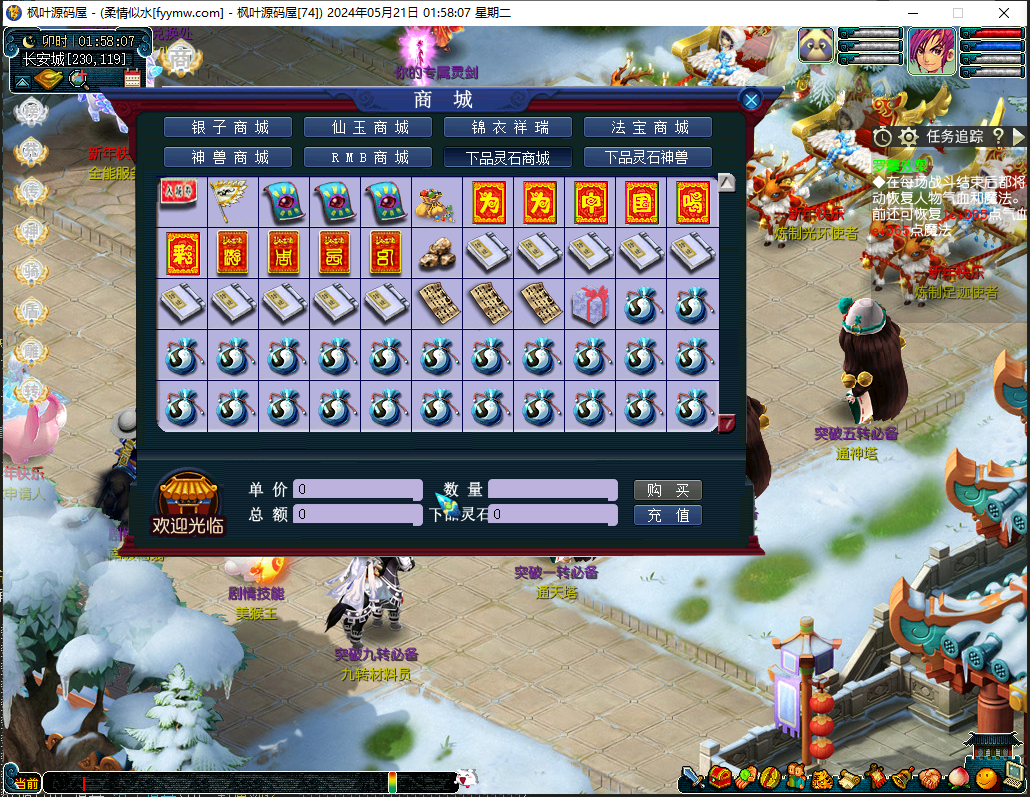
Task: Maximize the game window
Action: [957, 13]
